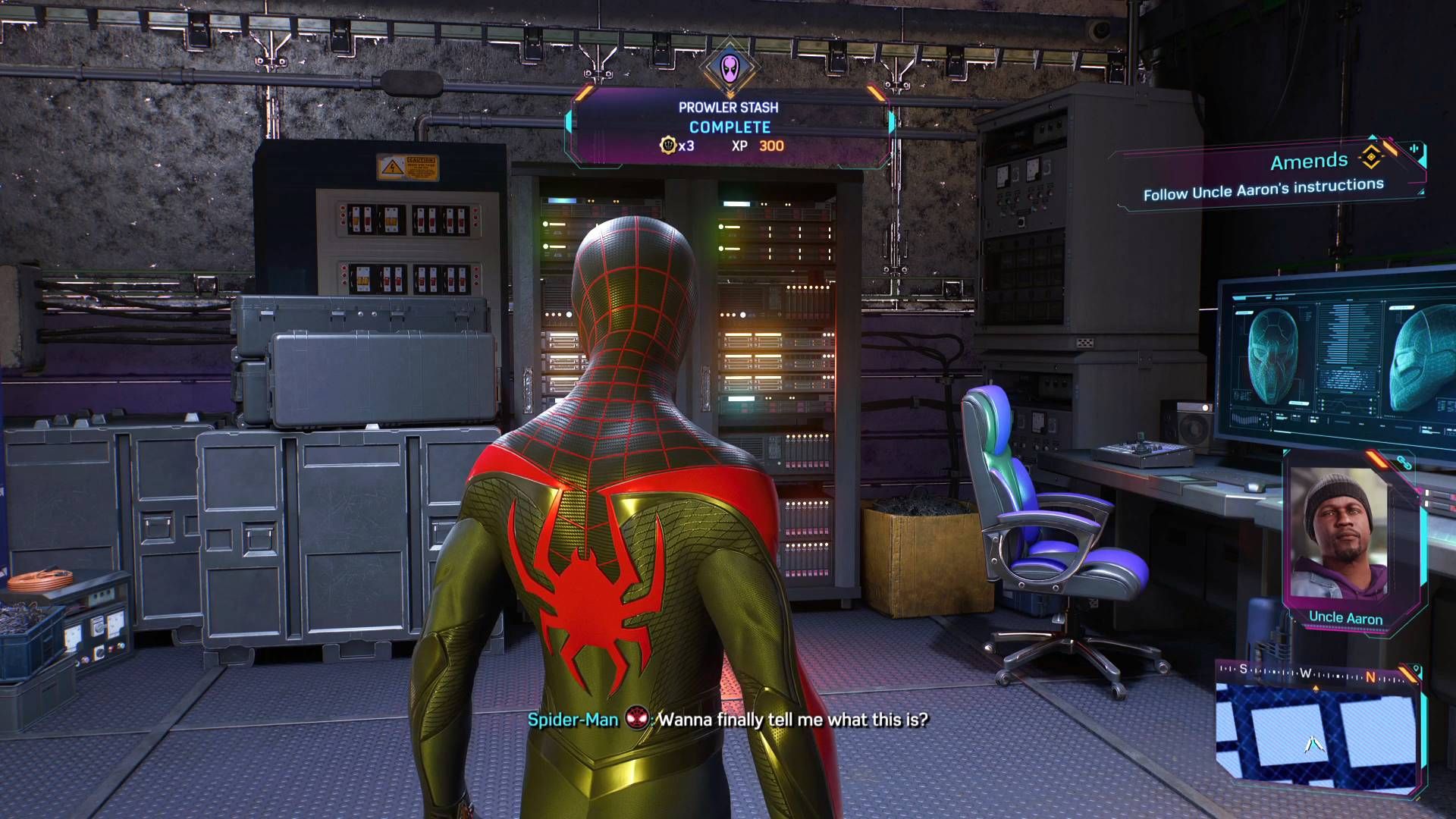Screen dimensions: 1456x819
Task: Toggle the orange tracker bar next to Amends
Action: (x=1391, y=148)
